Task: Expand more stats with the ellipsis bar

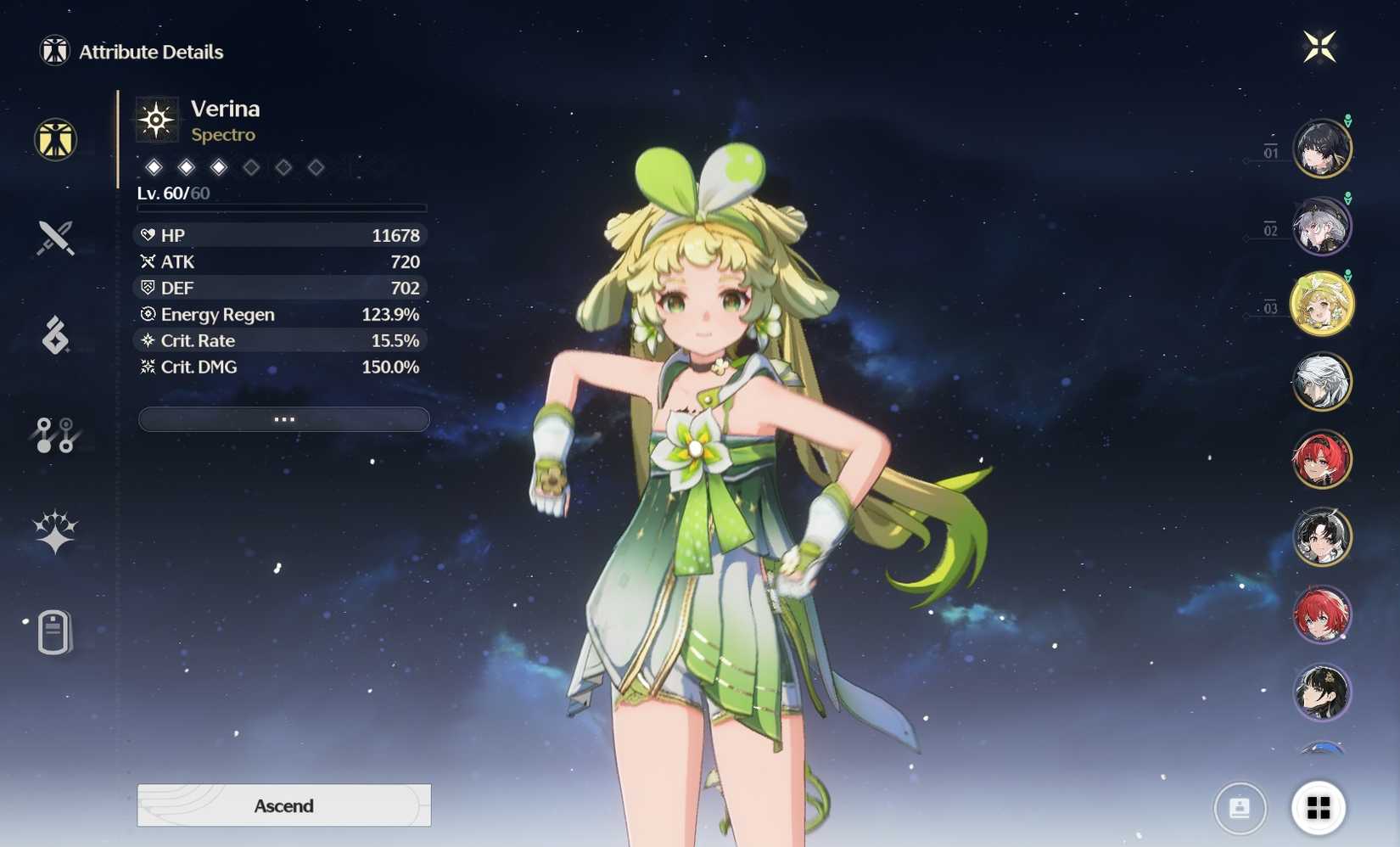Action: click(283, 418)
